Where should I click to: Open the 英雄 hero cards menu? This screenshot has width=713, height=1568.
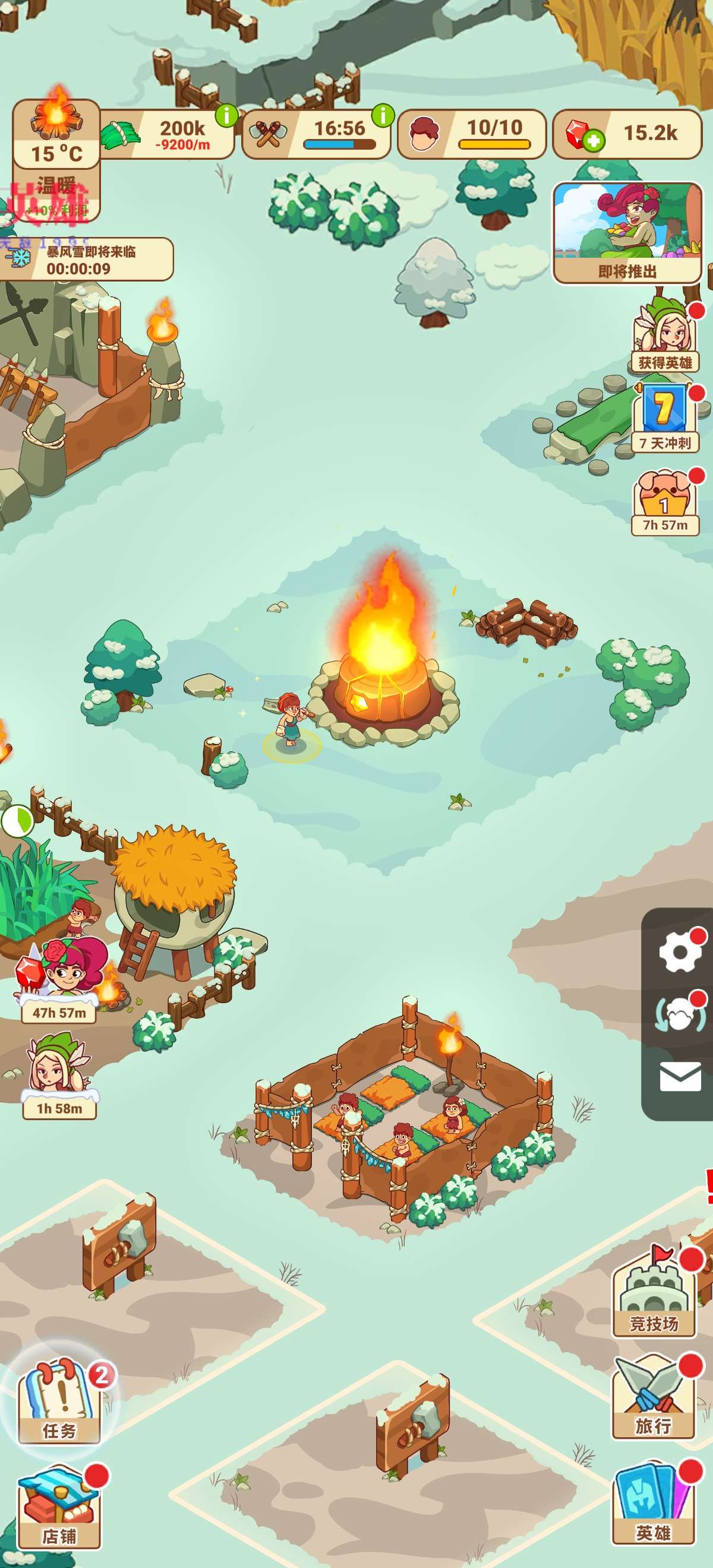click(x=654, y=1503)
